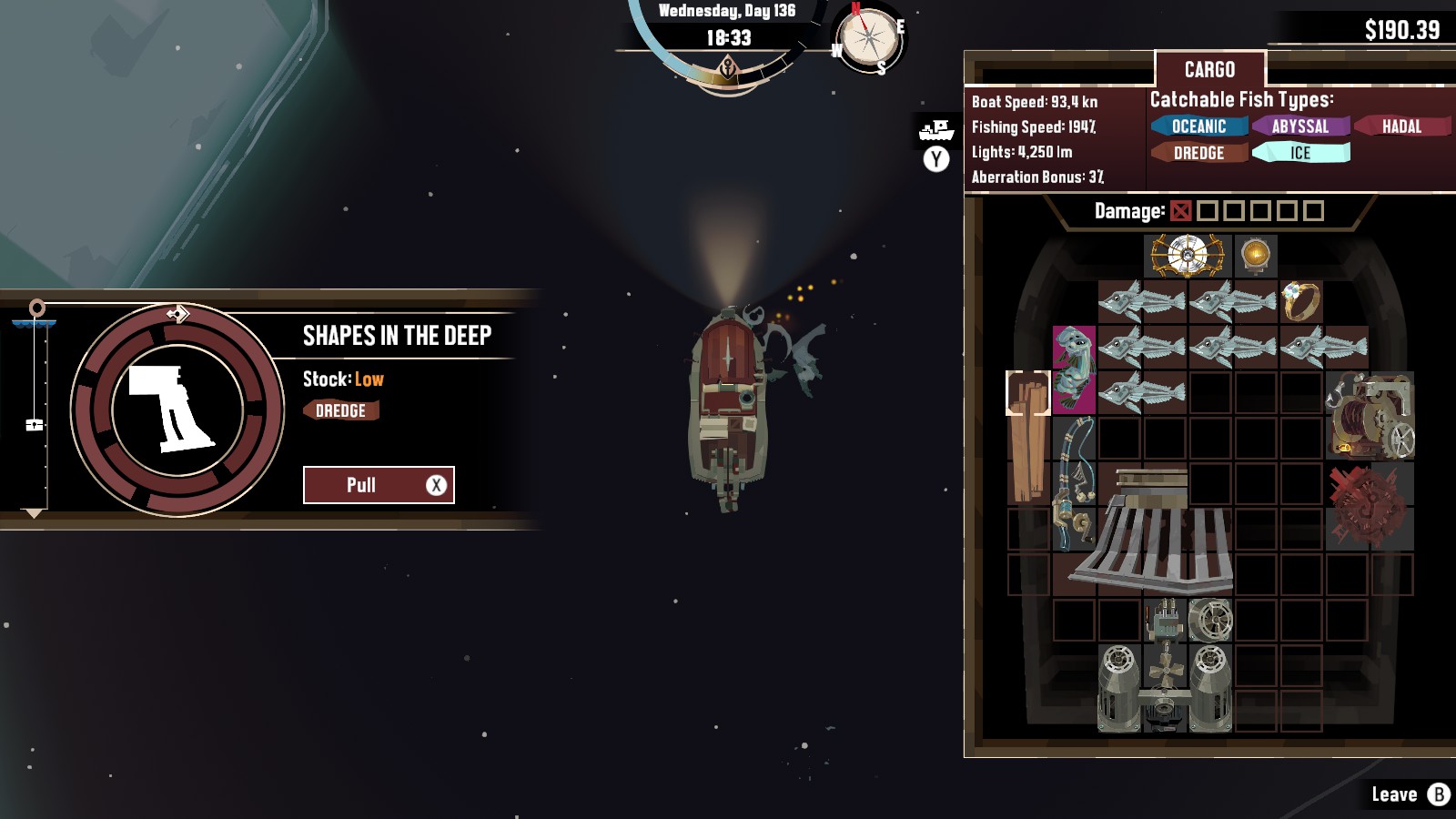Select the ornate spoked bow light
Screen dimensions: 1456x819
pos(1187,256)
